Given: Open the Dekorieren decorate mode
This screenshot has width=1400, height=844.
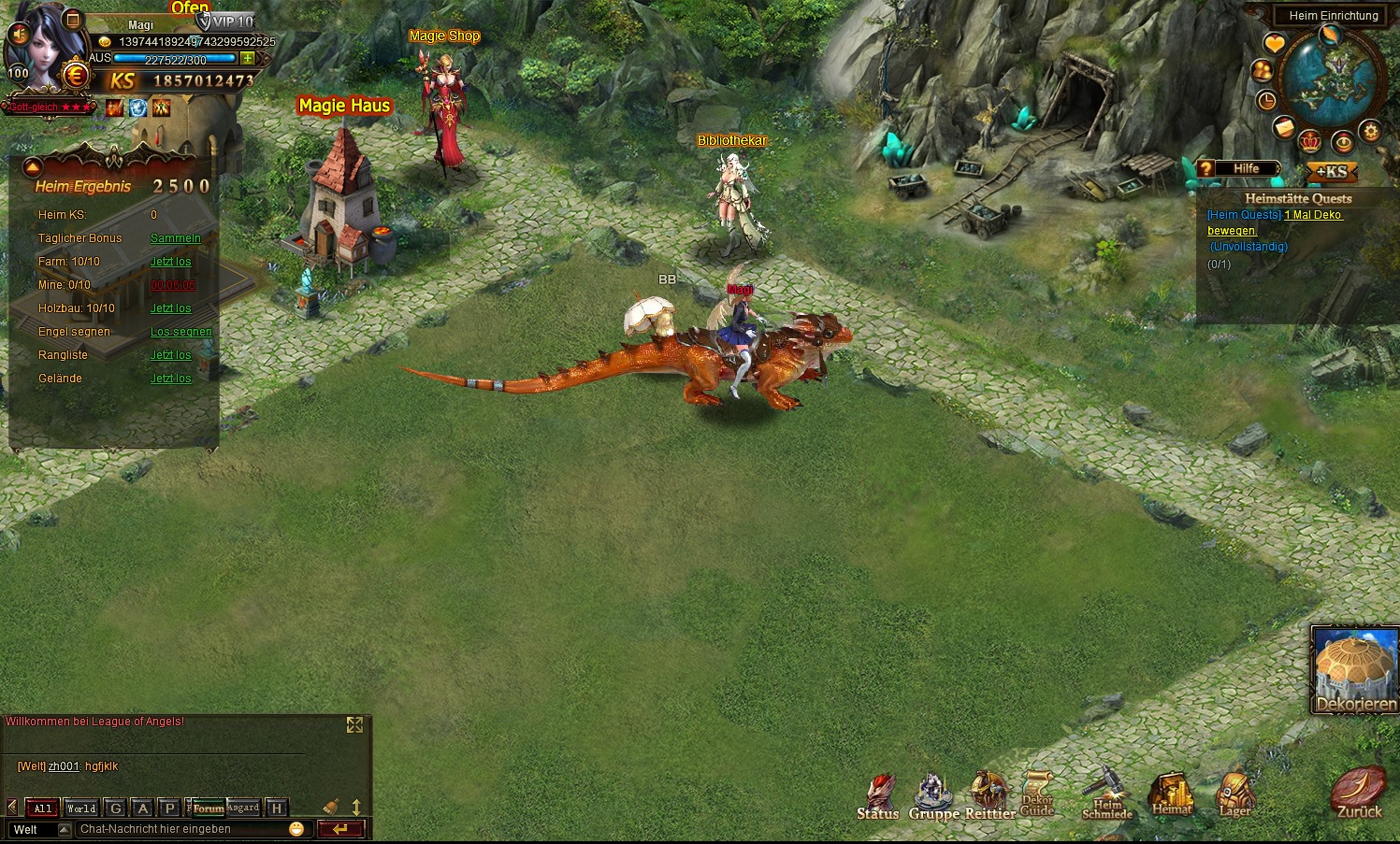Looking at the screenshot, I should [1355, 670].
